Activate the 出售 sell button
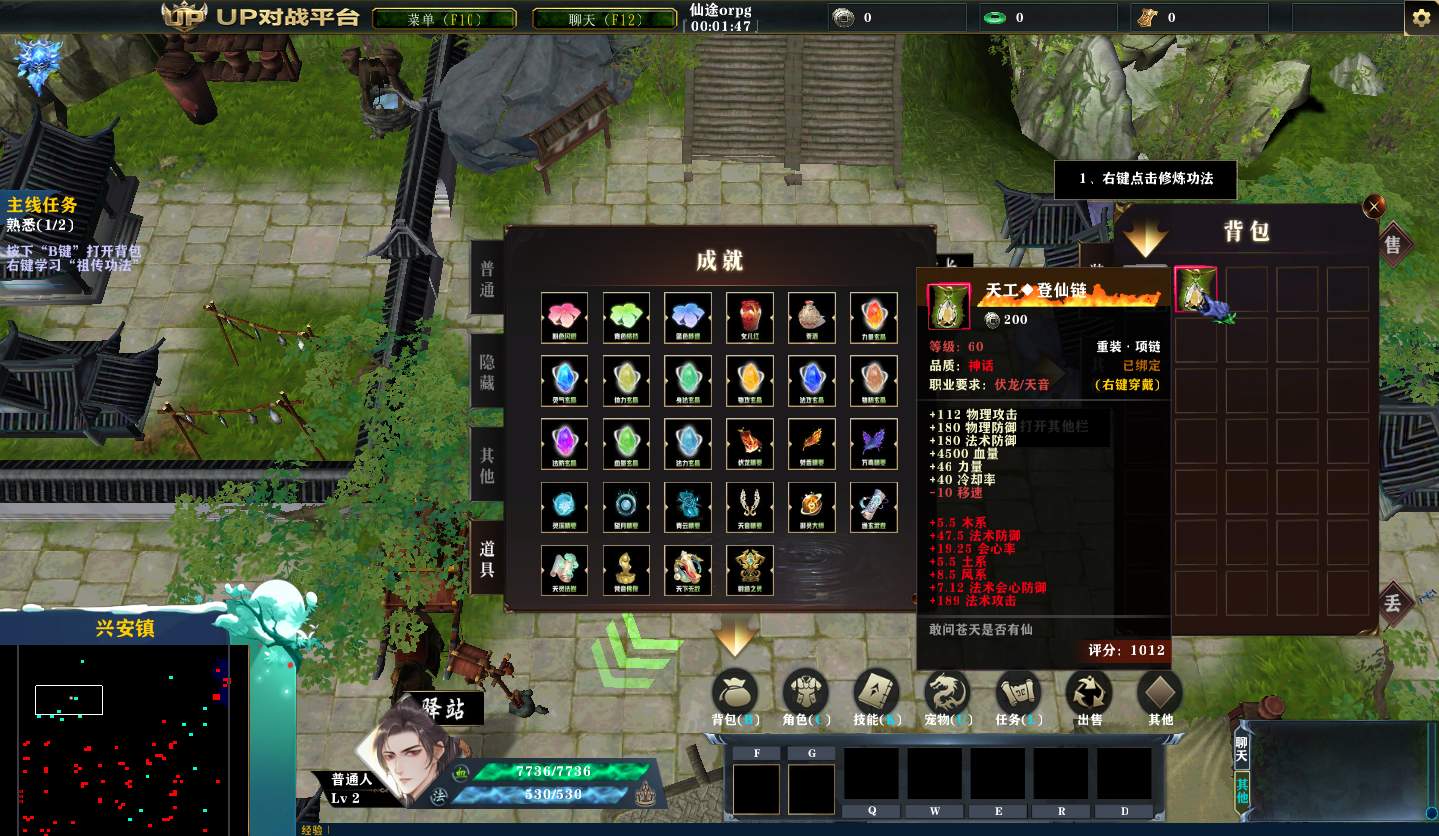1439x836 pixels. 1089,696
